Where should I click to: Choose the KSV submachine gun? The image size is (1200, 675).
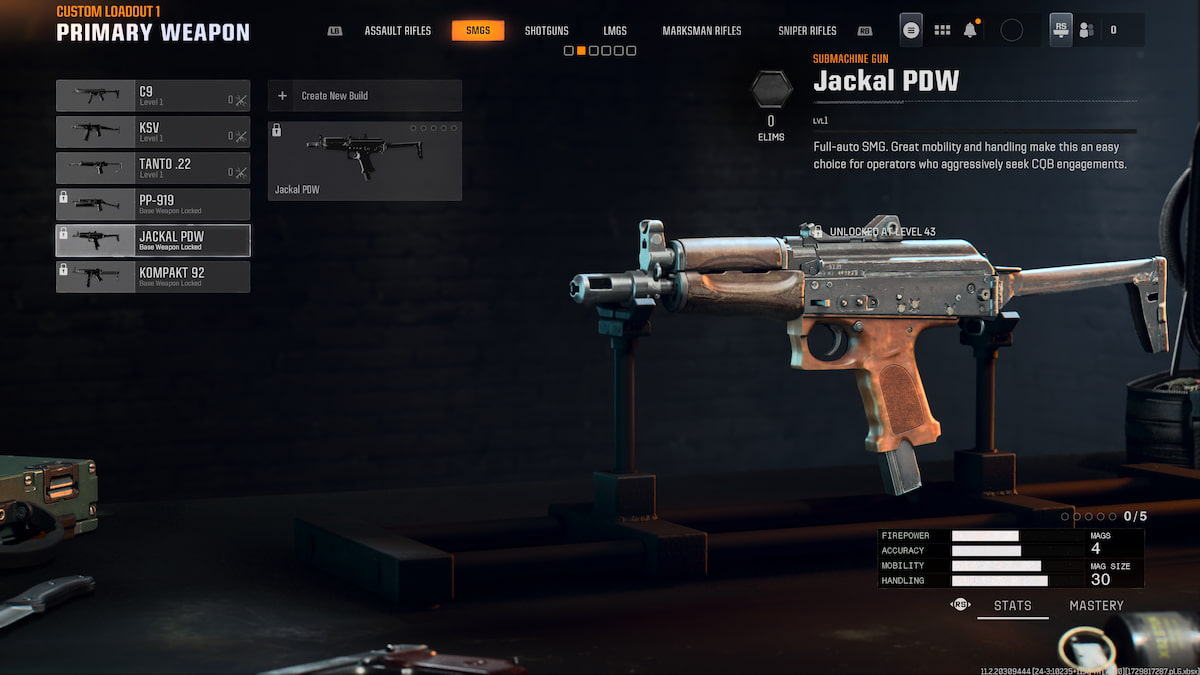[x=153, y=132]
